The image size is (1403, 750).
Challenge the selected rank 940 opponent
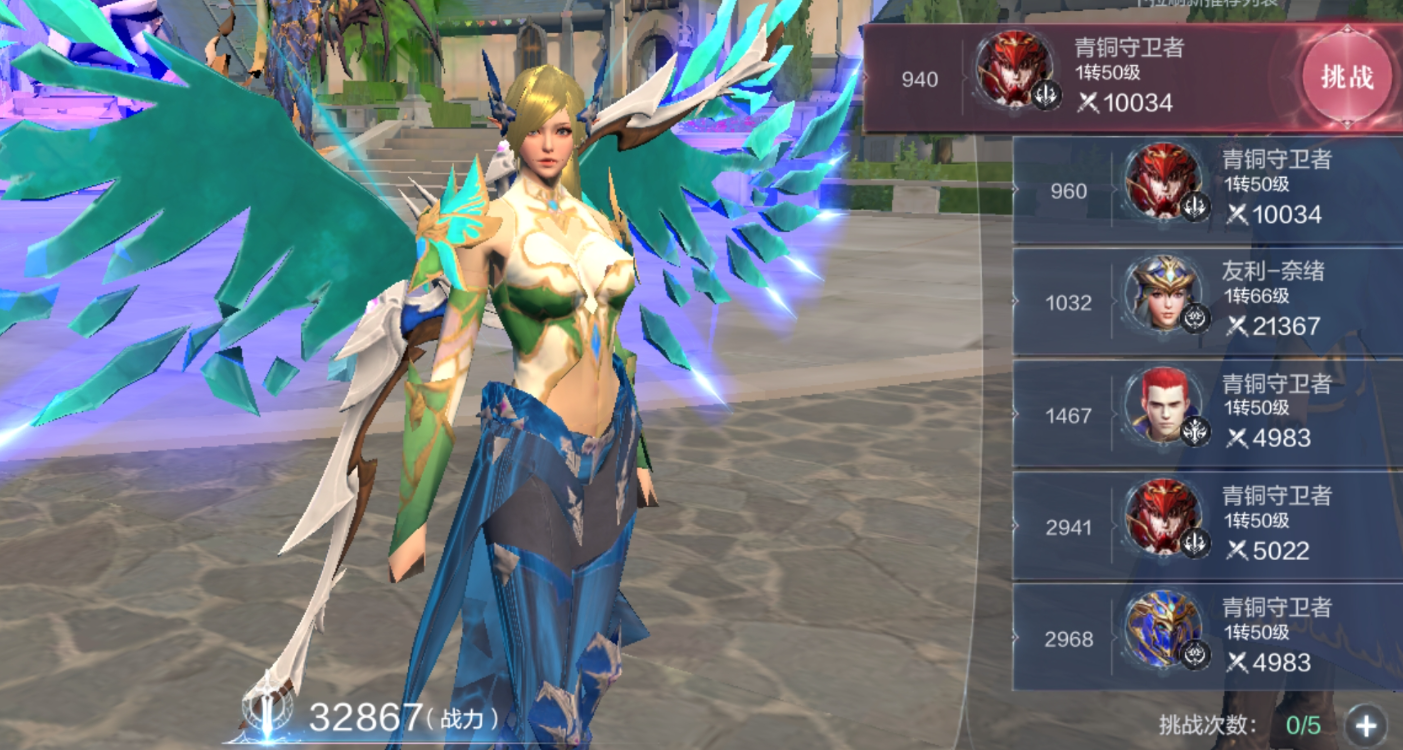[x=1346, y=78]
